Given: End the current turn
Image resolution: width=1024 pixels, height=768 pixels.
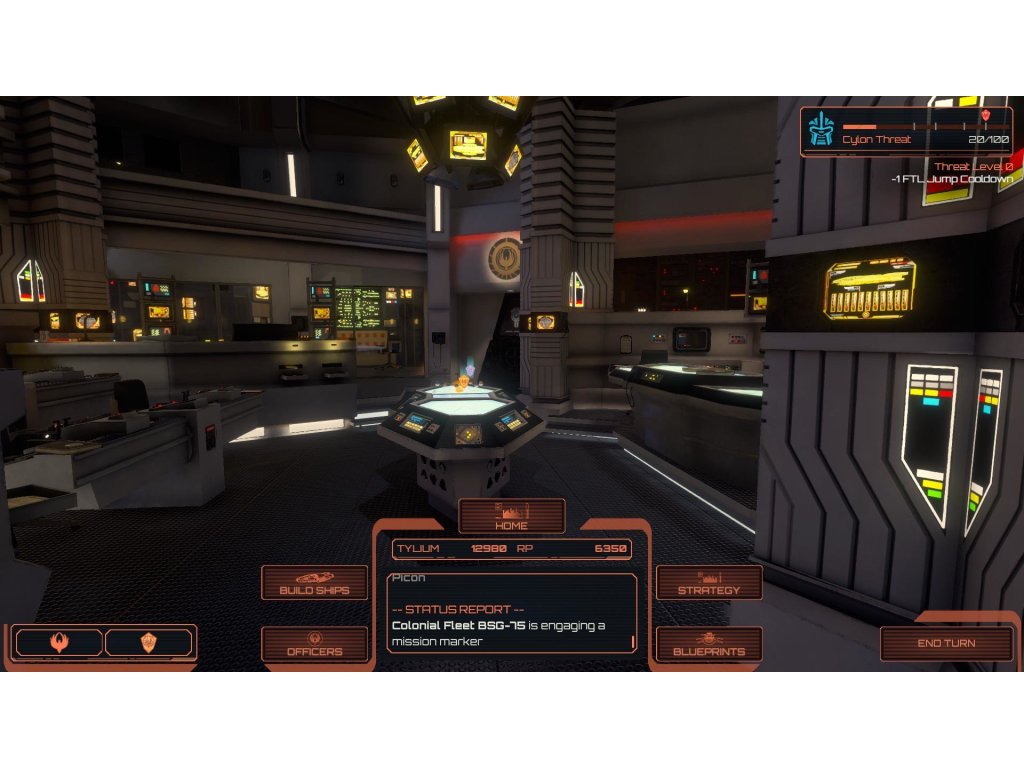Looking at the screenshot, I should [x=946, y=643].
